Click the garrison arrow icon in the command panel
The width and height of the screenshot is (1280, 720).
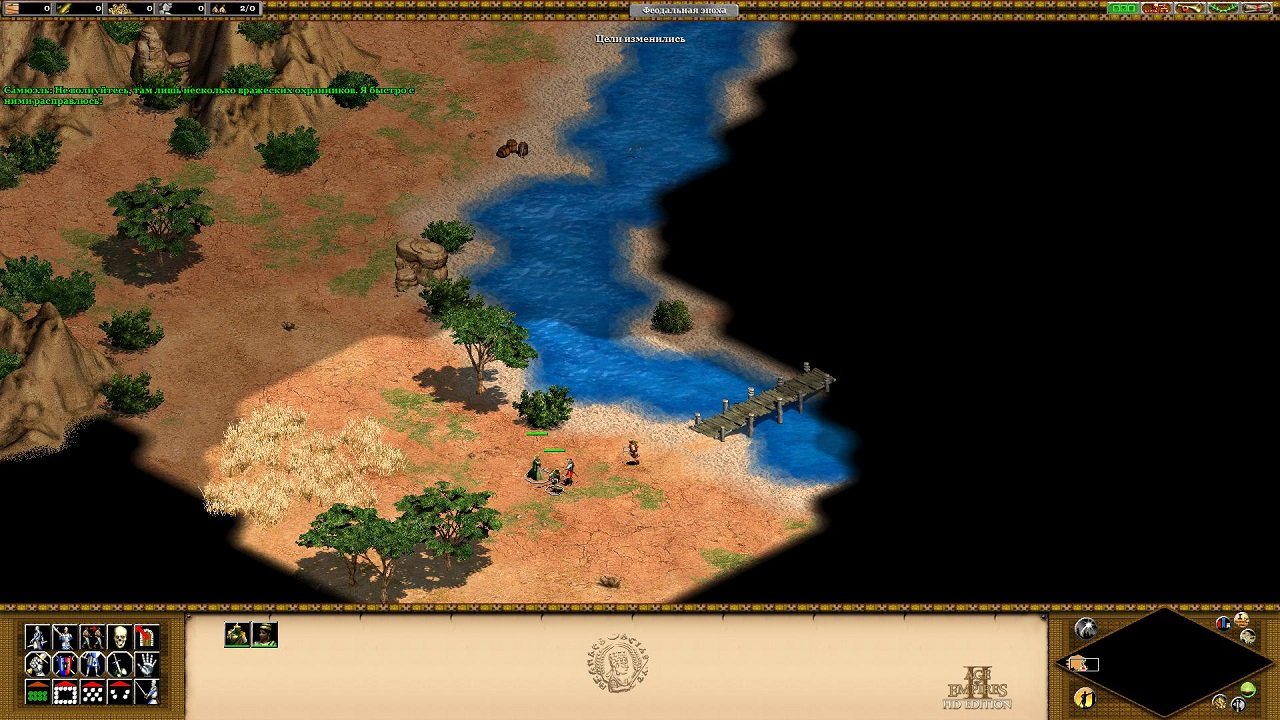145,636
